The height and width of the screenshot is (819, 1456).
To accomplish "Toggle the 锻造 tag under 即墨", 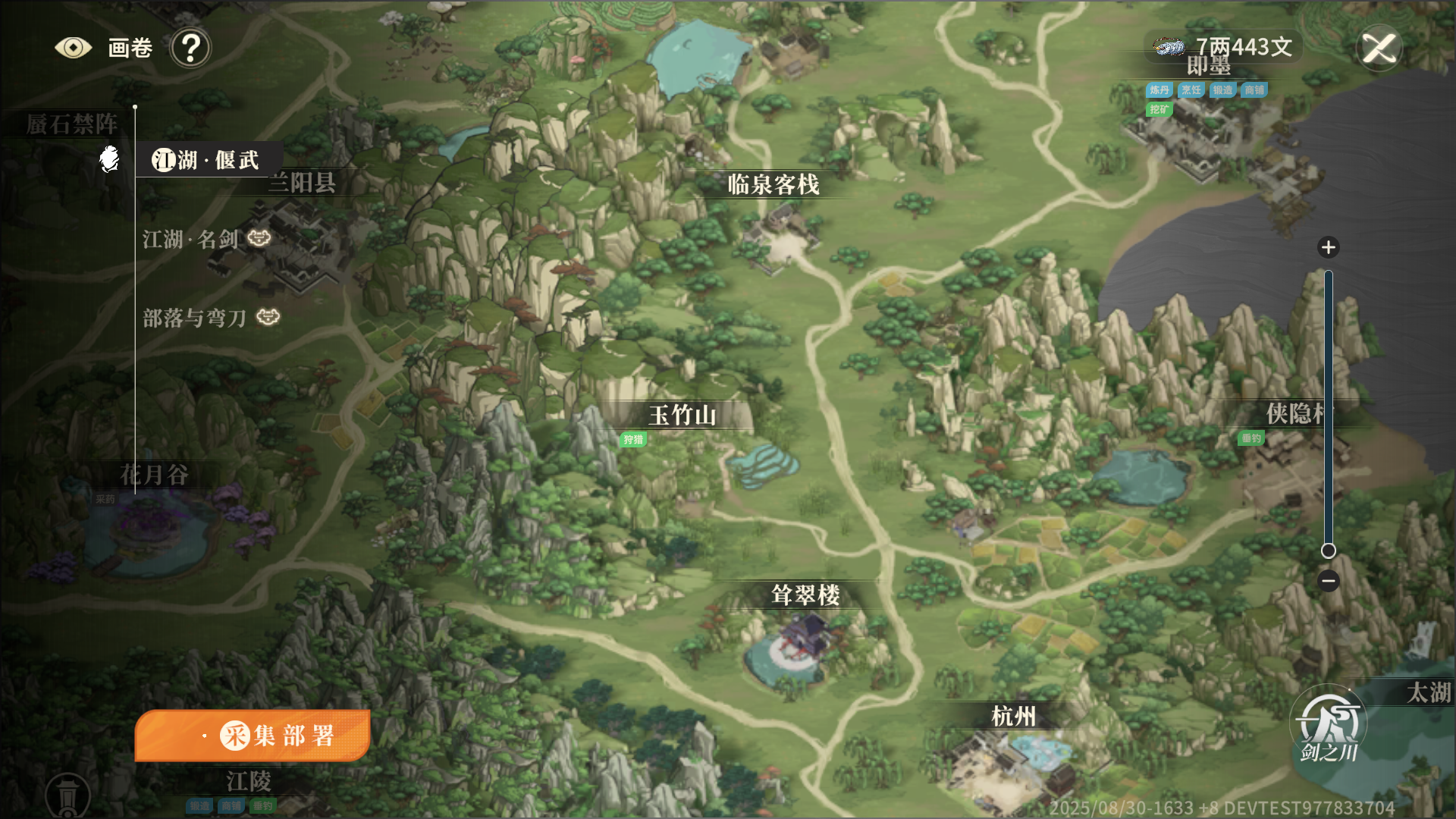I will click(1223, 89).
